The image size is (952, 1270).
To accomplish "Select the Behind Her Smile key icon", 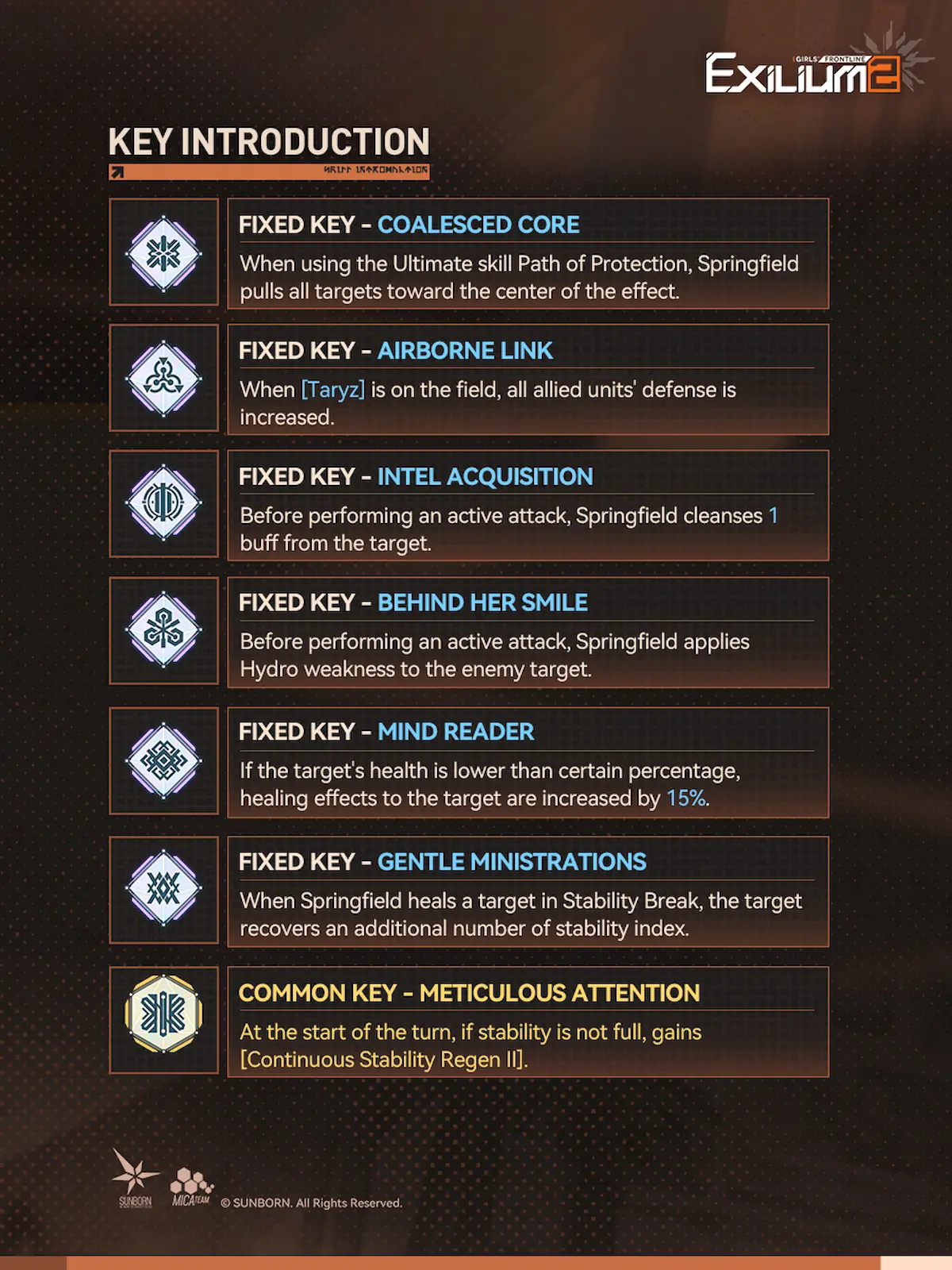I will coord(163,631).
